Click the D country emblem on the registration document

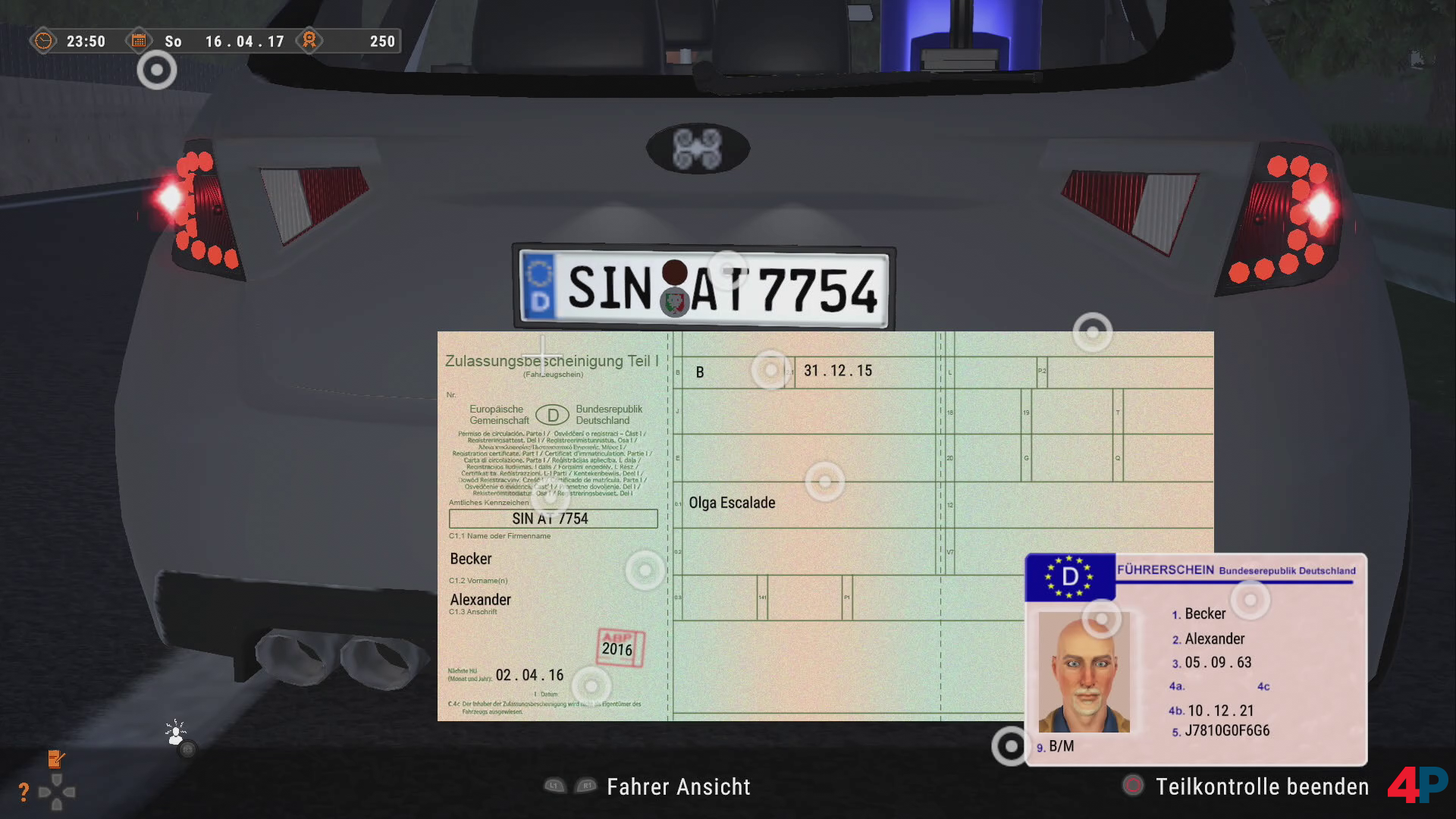553,416
